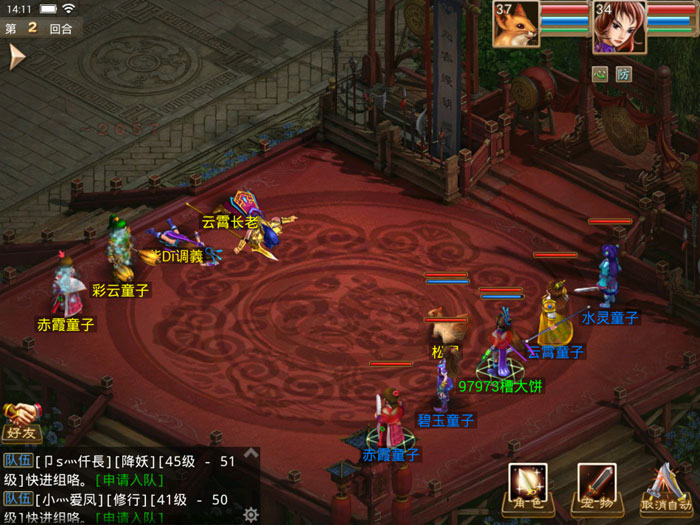700x525 pixels.
Task: Click the red-haired character portrait
Action: [618, 26]
